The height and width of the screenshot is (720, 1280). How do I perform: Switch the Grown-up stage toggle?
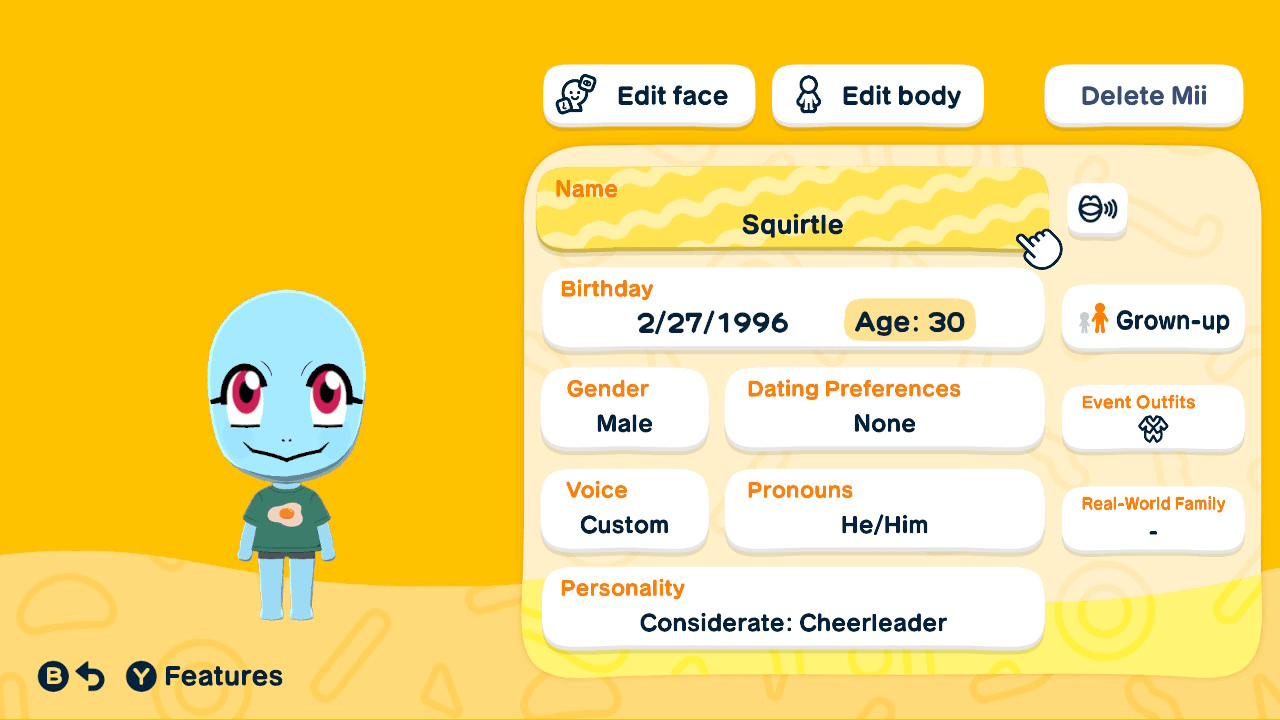[1152, 319]
